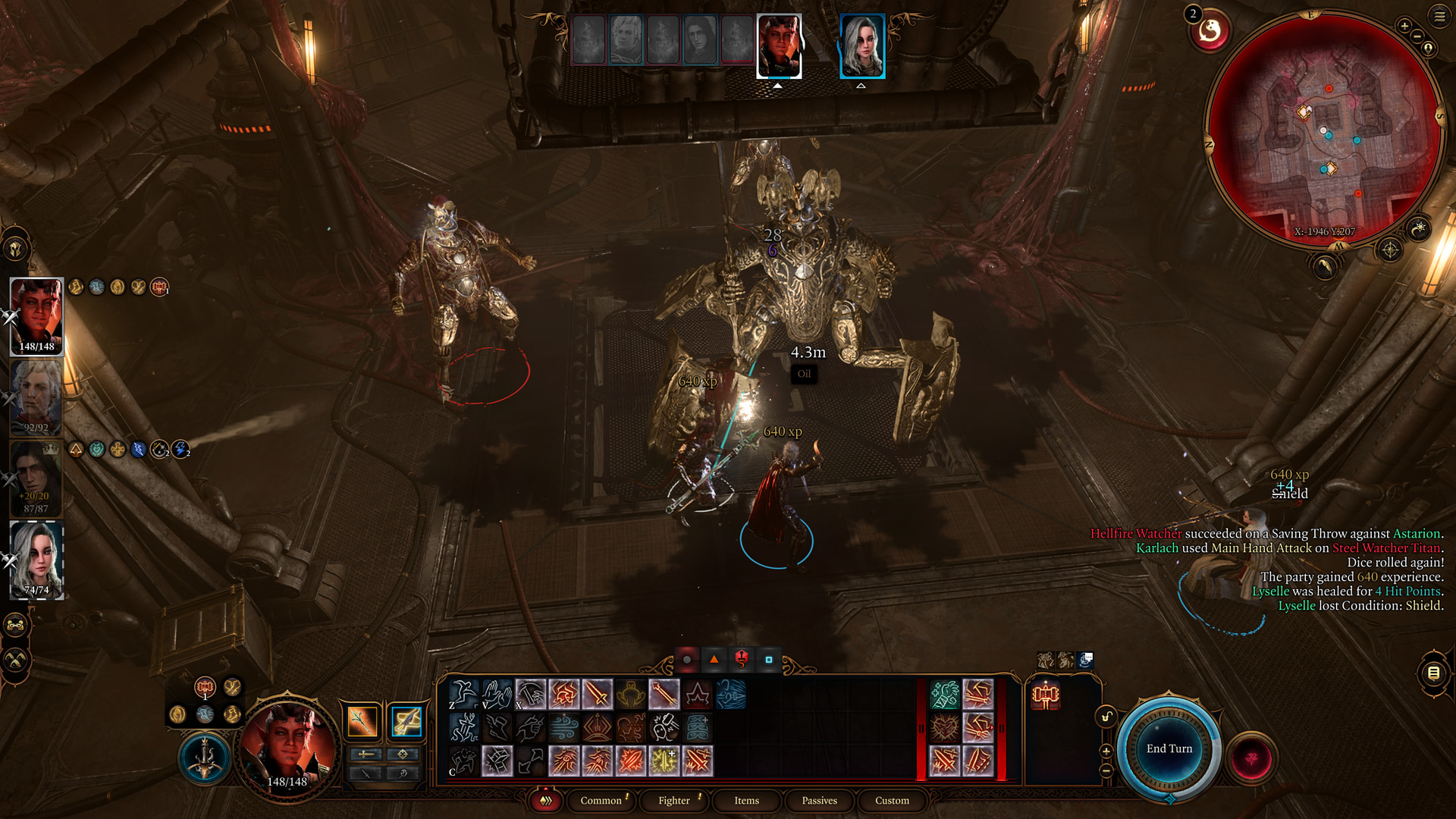Open the Items hotbar tab

[x=746, y=801]
